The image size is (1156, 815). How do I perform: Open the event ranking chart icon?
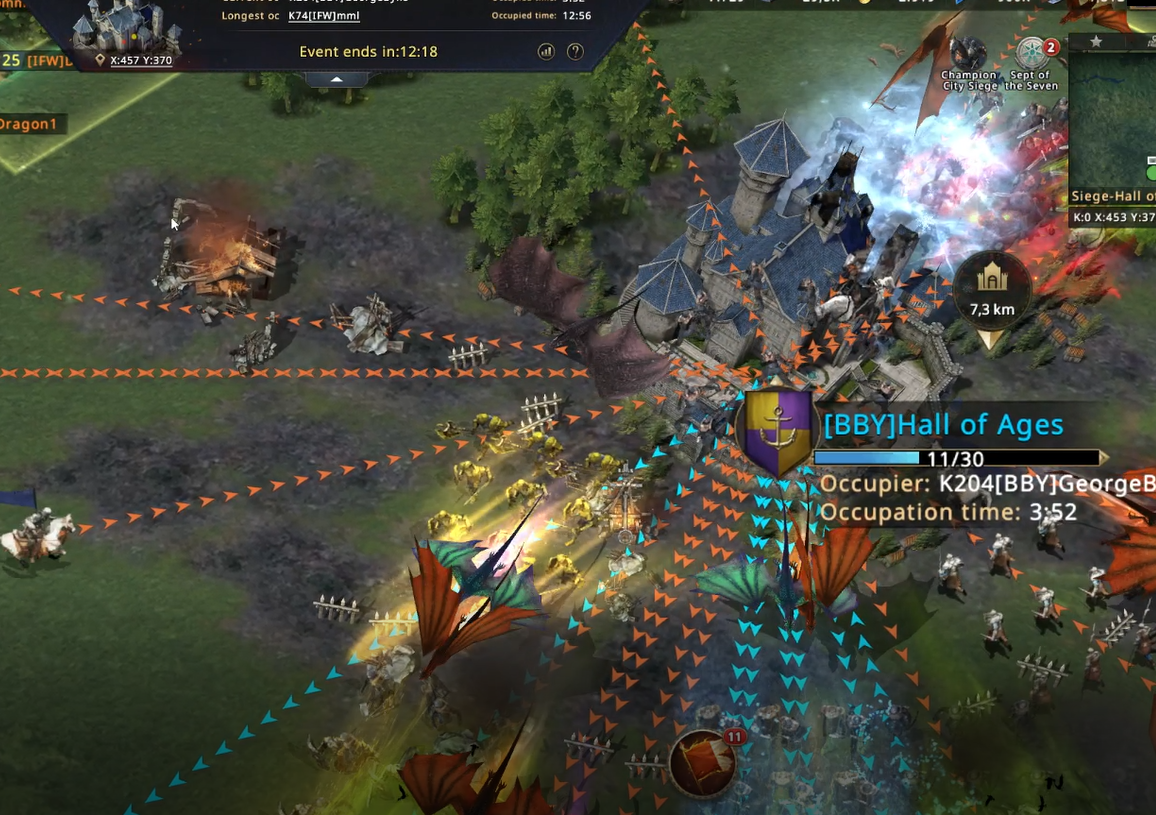[546, 51]
